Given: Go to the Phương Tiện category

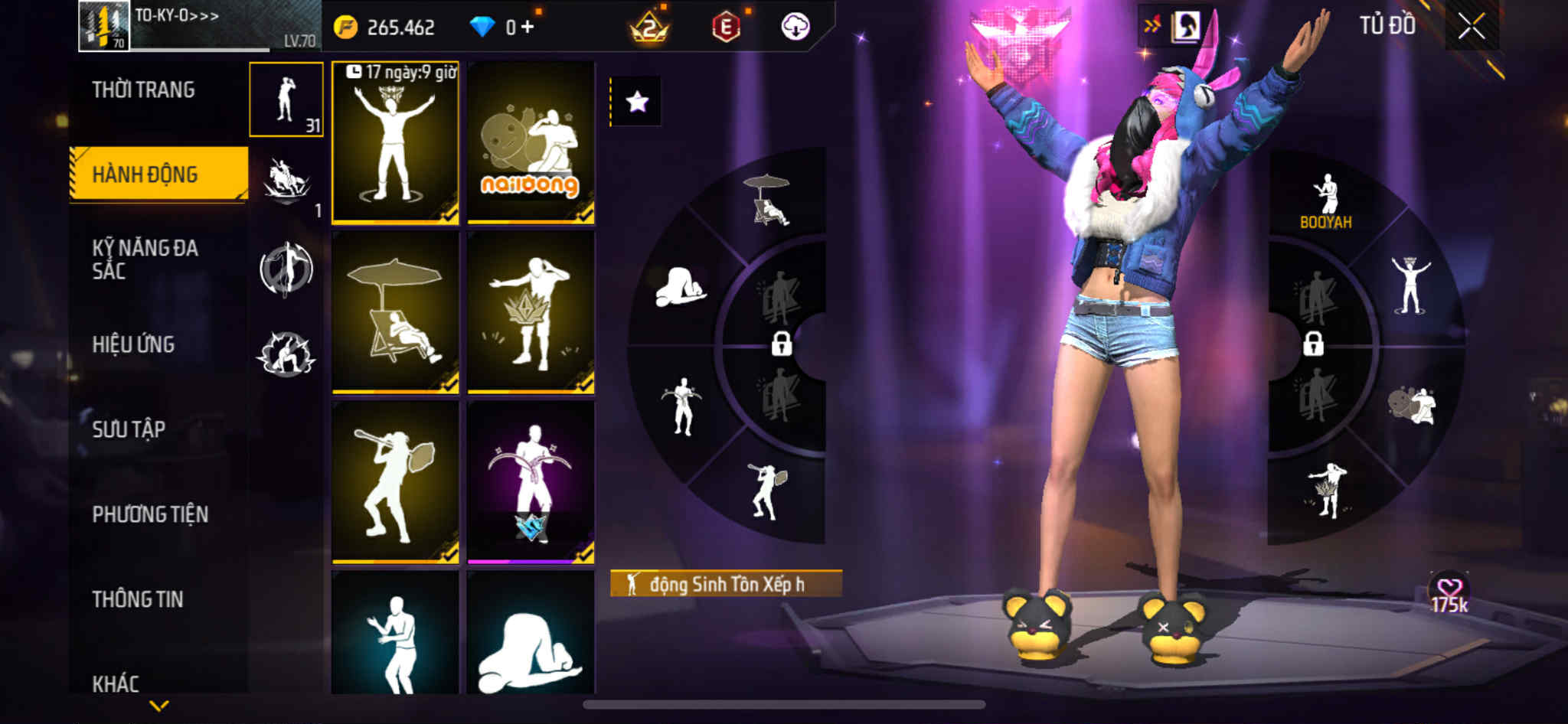Looking at the screenshot, I should [150, 514].
